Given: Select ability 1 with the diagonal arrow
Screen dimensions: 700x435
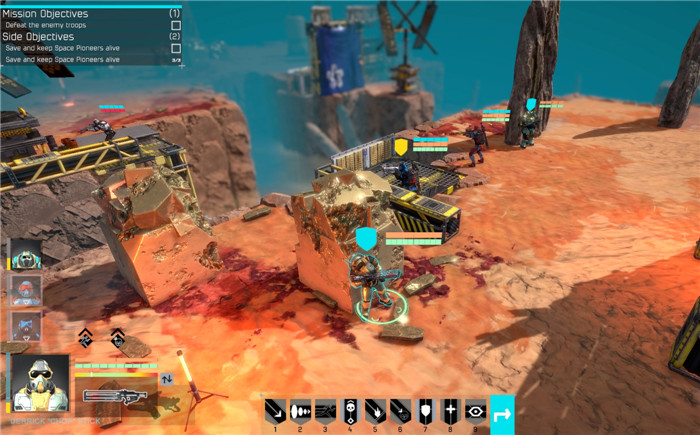Looking at the screenshot, I should pyautogui.click(x=275, y=410).
